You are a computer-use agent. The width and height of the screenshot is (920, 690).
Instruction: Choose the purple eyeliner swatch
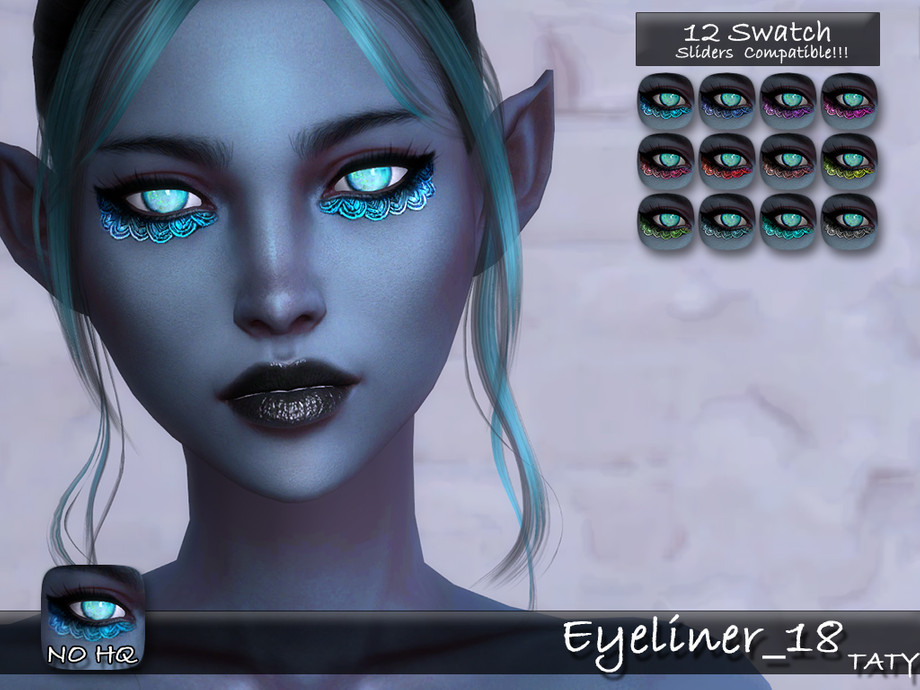tap(787, 100)
